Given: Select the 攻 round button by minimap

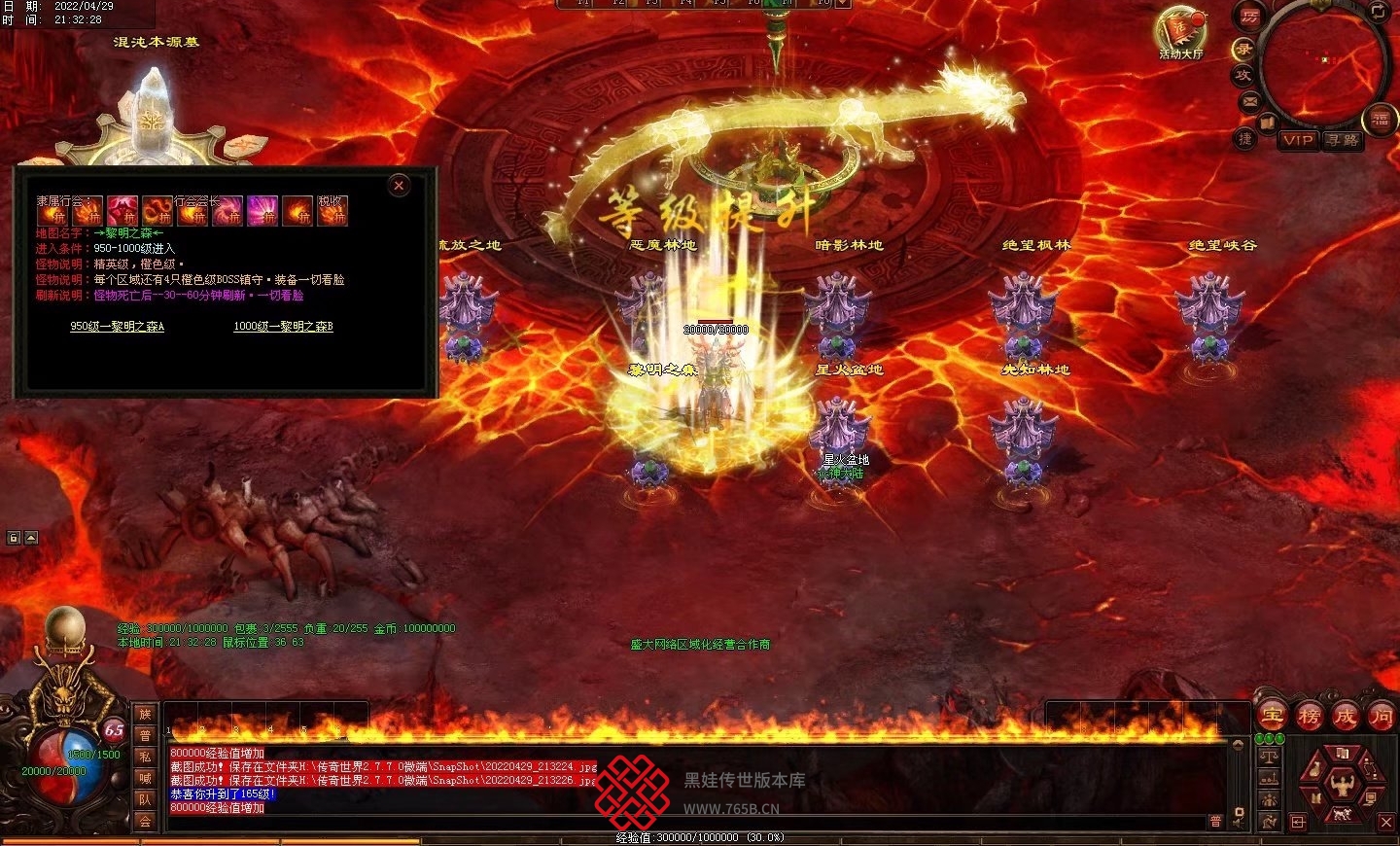Looking at the screenshot, I should [x=1242, y=74].
